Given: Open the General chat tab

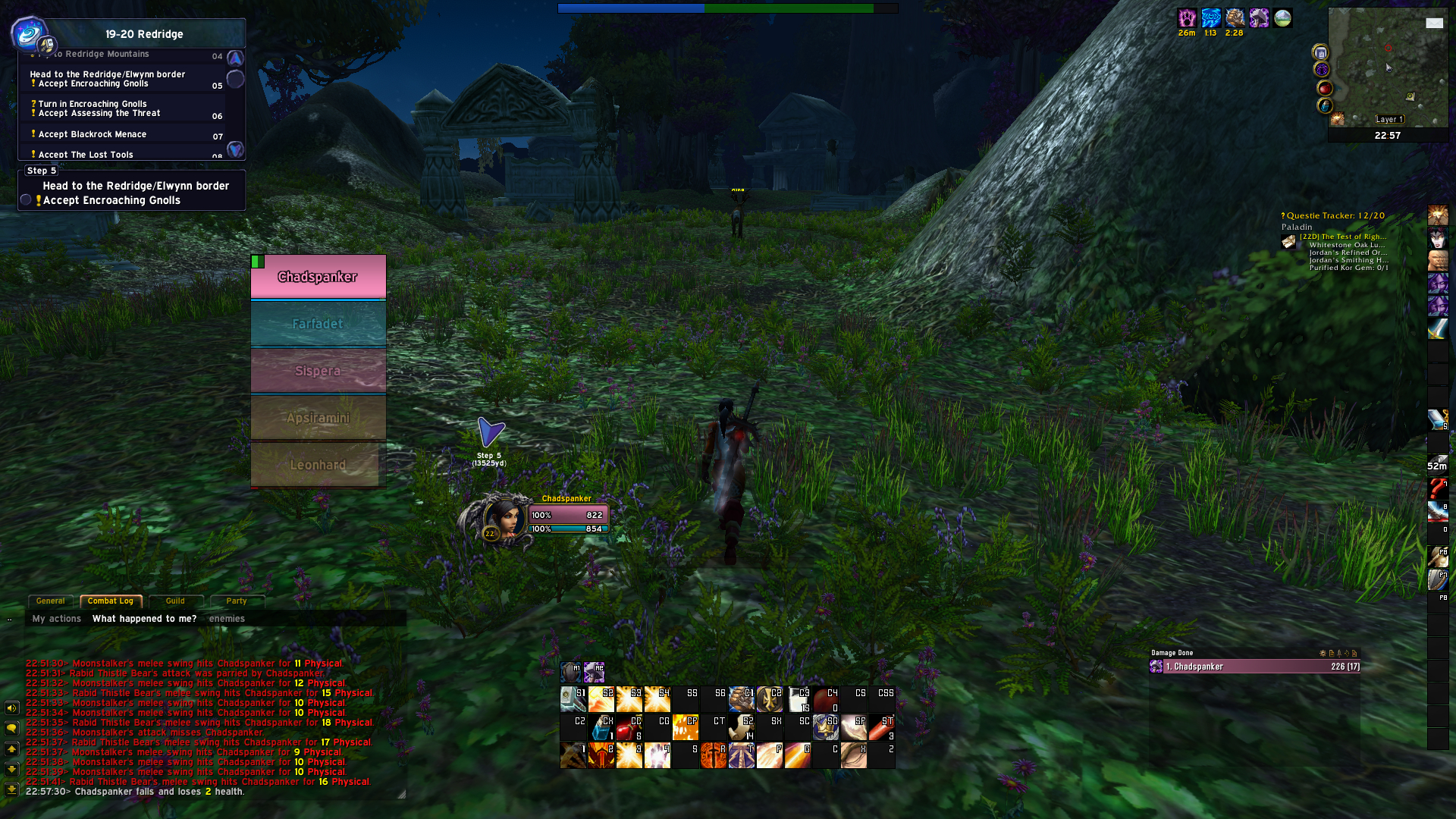Looking at the screenshot, I should (51, 601).
